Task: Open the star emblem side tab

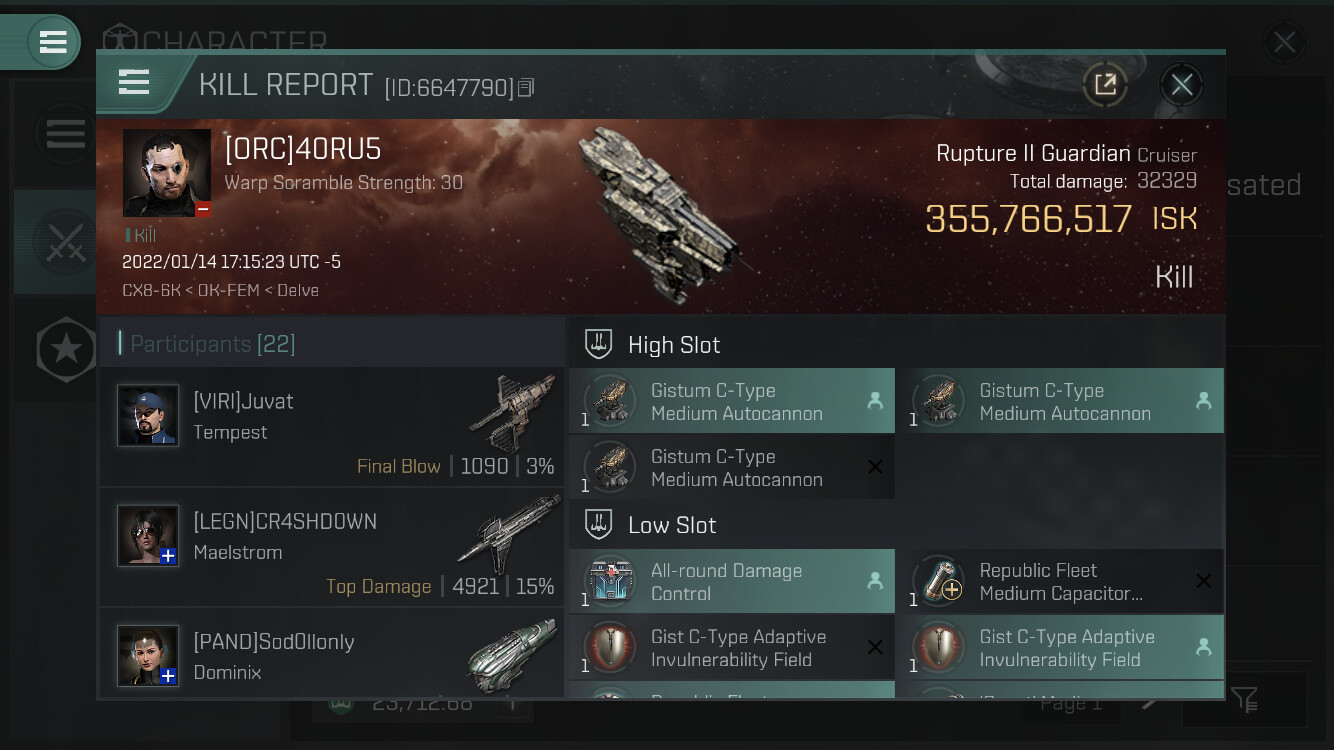Action: [x=66, y=350]
